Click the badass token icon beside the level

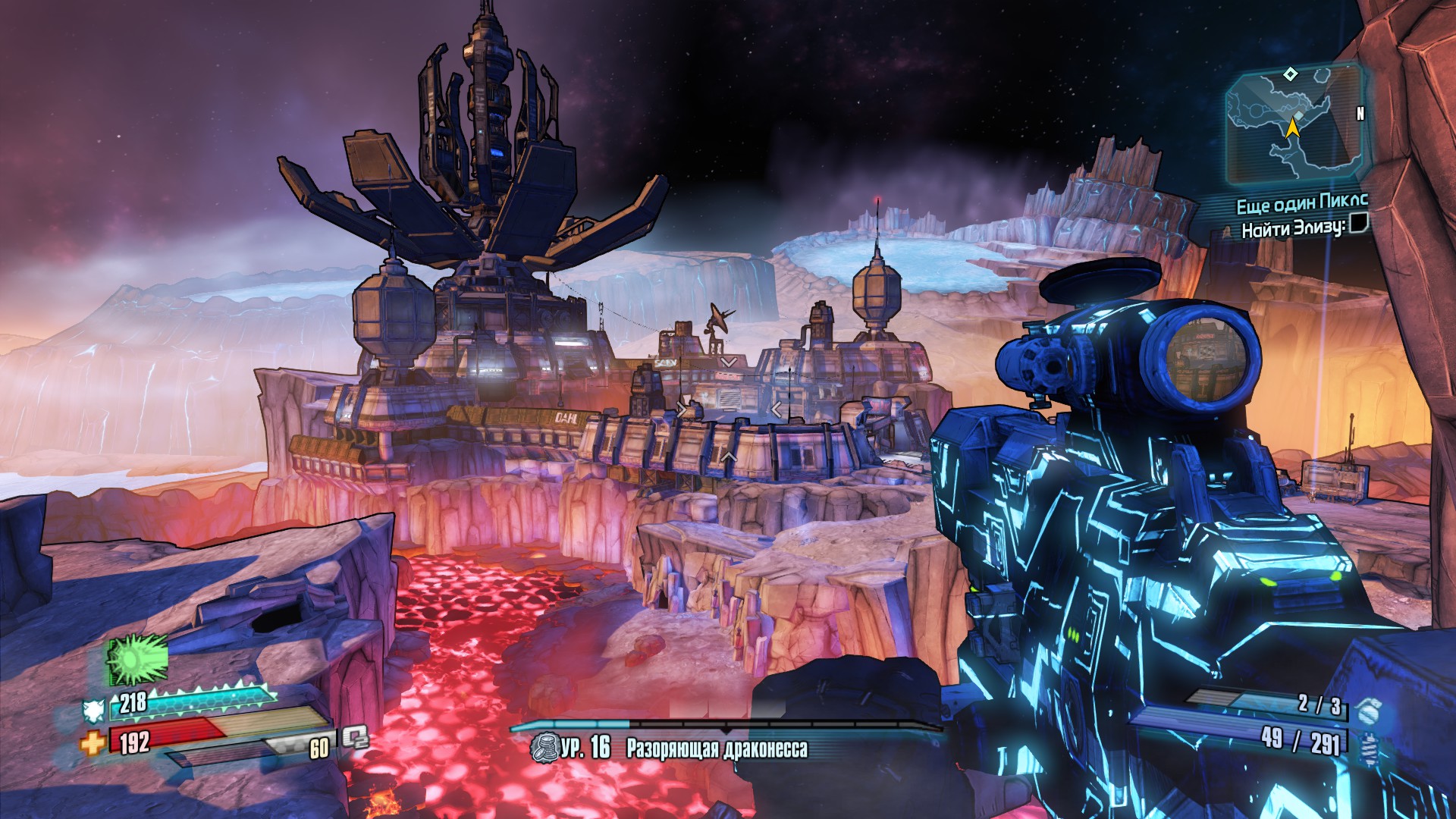pyautogui.click(x=544, y=748)
